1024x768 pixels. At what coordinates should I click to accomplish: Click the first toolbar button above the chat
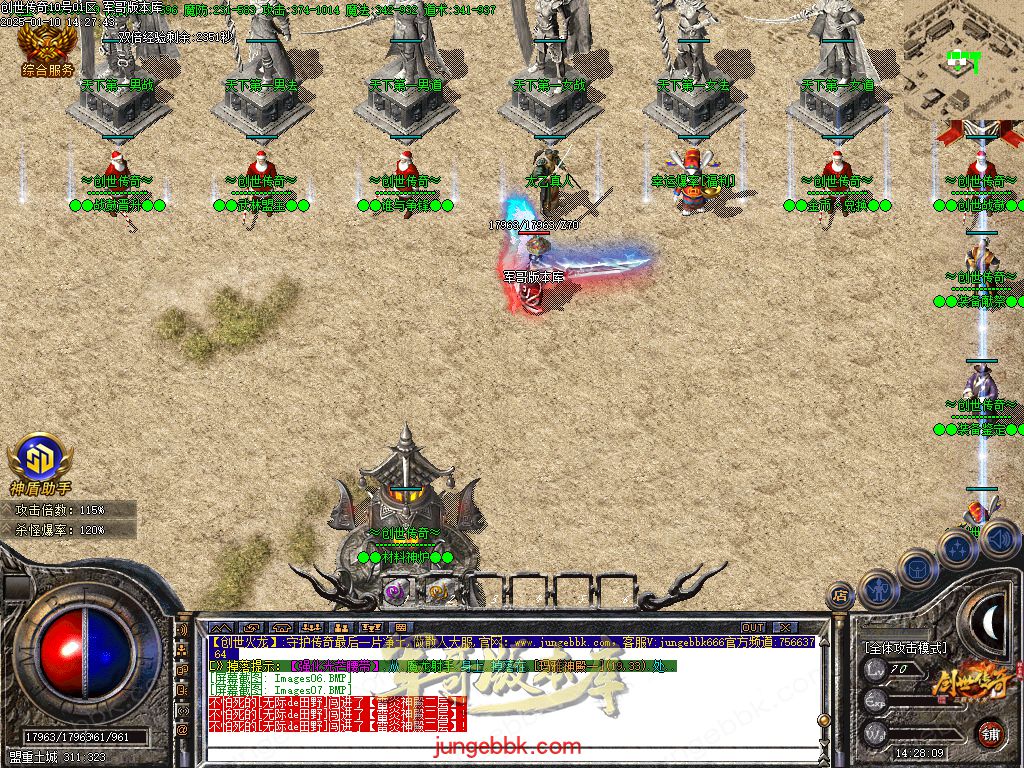(x=221, y=628)
